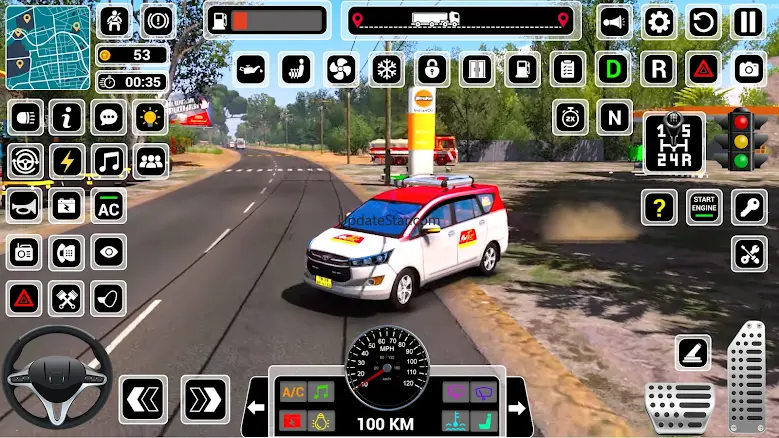Toggle the door lock padlock icon
The width and height of the screenshot is (779, 438).
(432, 69)
